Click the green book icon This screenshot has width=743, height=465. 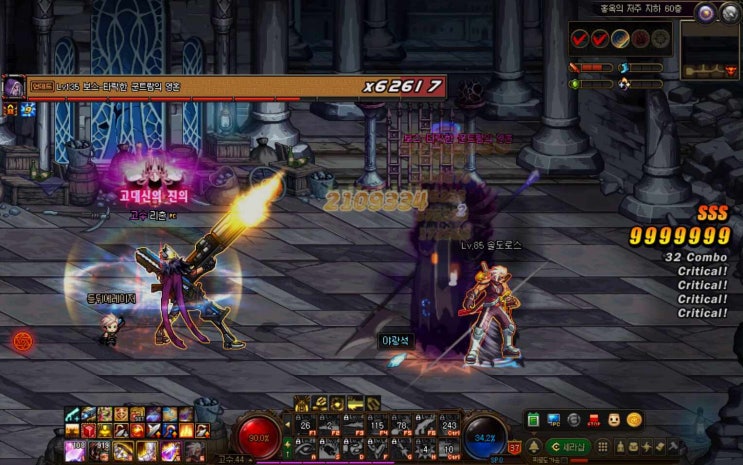point(533,420)
